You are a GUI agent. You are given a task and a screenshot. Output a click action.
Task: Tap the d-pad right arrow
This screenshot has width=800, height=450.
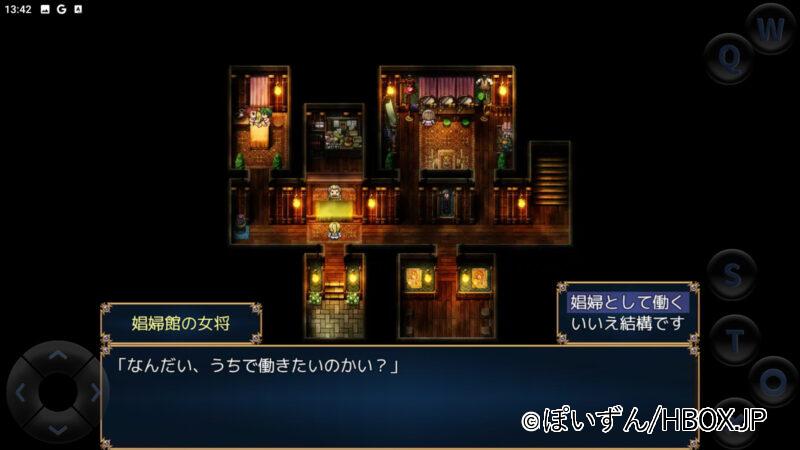coord(94,392)
